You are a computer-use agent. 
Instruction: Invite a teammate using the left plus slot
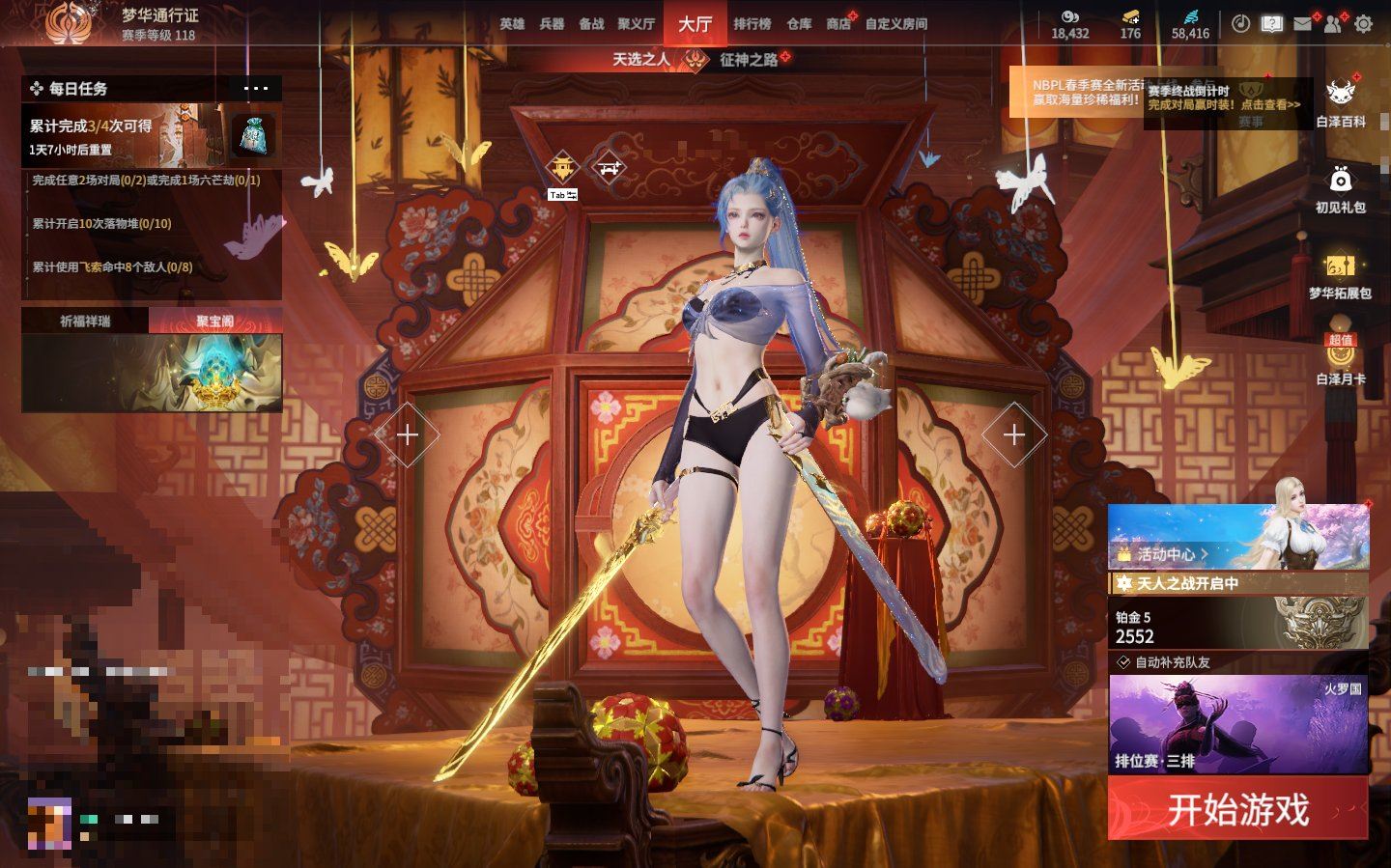click(x=407, y=435)
